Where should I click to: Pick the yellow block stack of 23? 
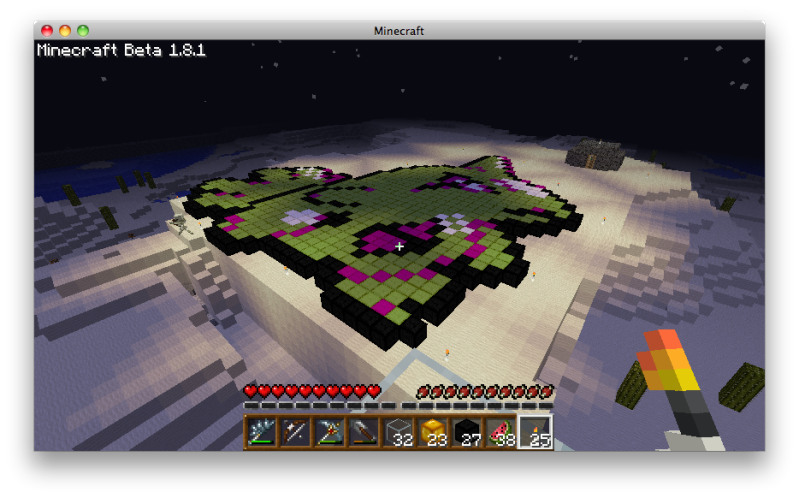pos(432,433)
